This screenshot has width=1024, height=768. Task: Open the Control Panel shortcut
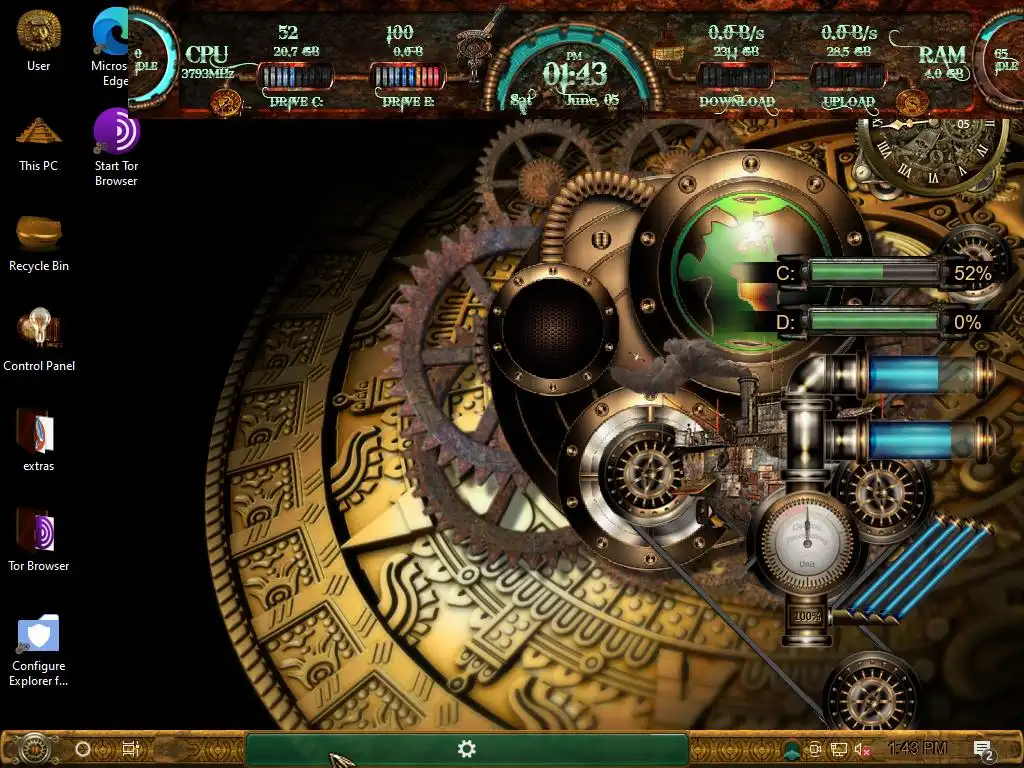coord(38,331)
